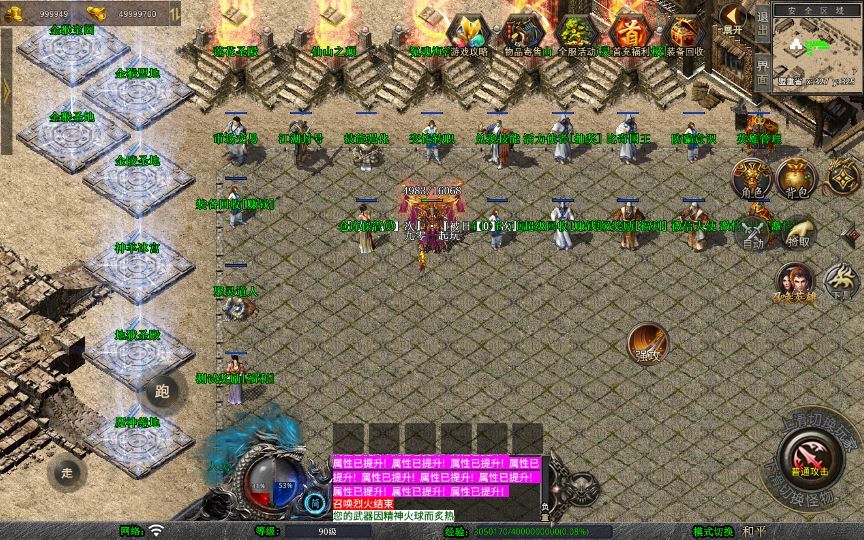Switch to 走 walk movement mode
The height and width of the screenshot is (540, 864).
(68, 472)
